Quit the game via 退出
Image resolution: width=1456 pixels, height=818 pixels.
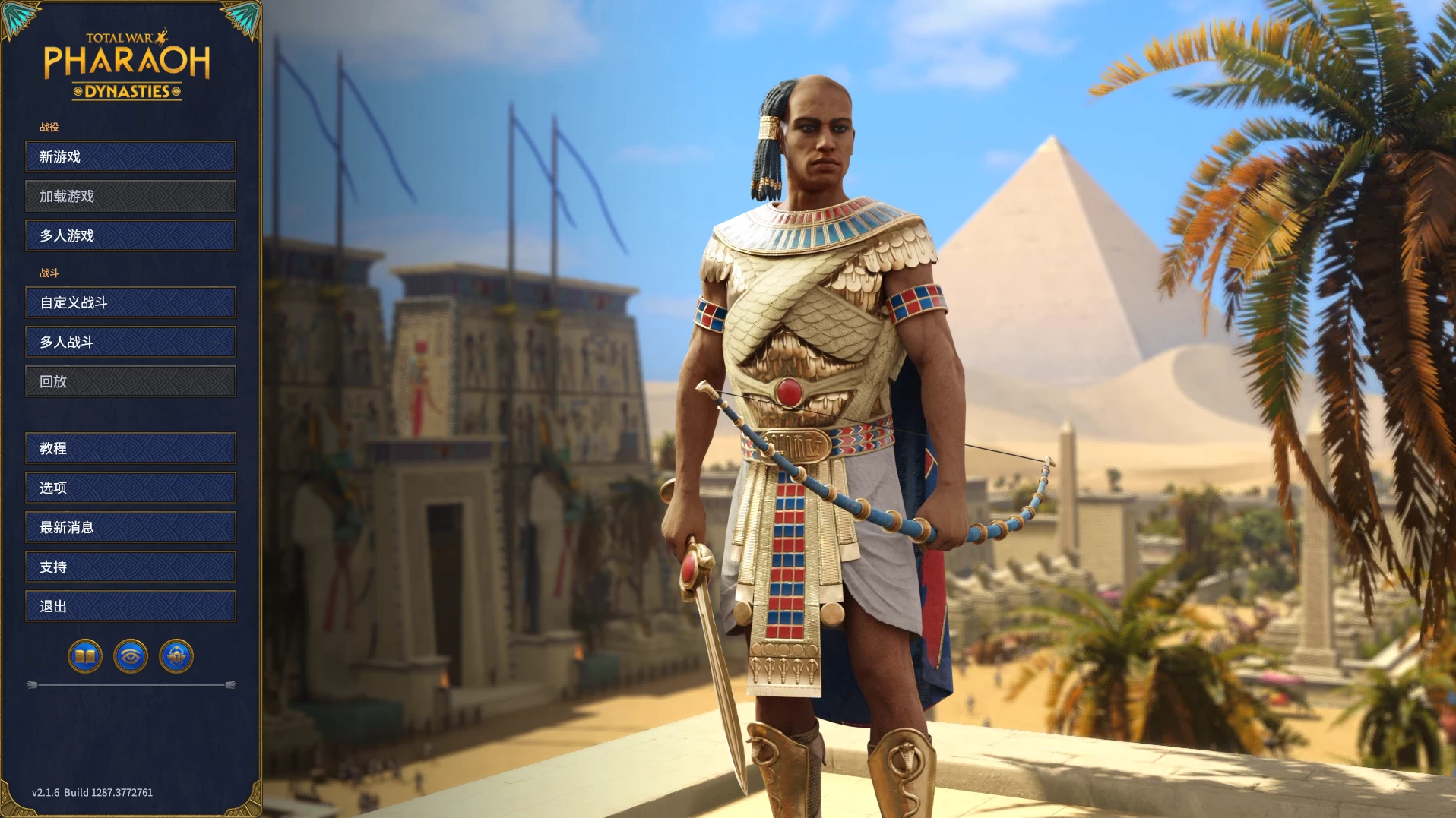pyautogui.click(x=131, y=606)
